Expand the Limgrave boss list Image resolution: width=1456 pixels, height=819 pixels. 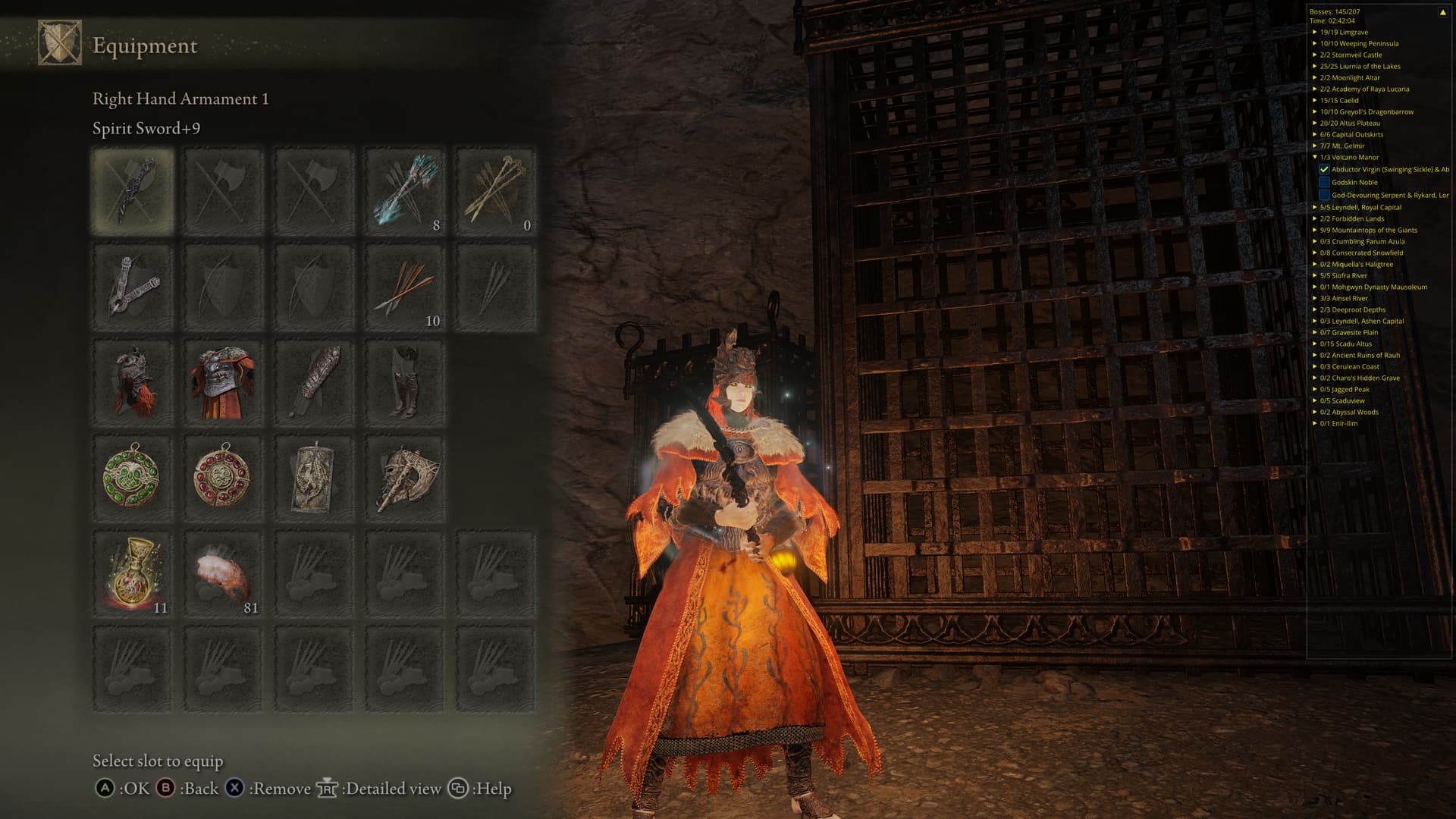[x=1315, y=32]
